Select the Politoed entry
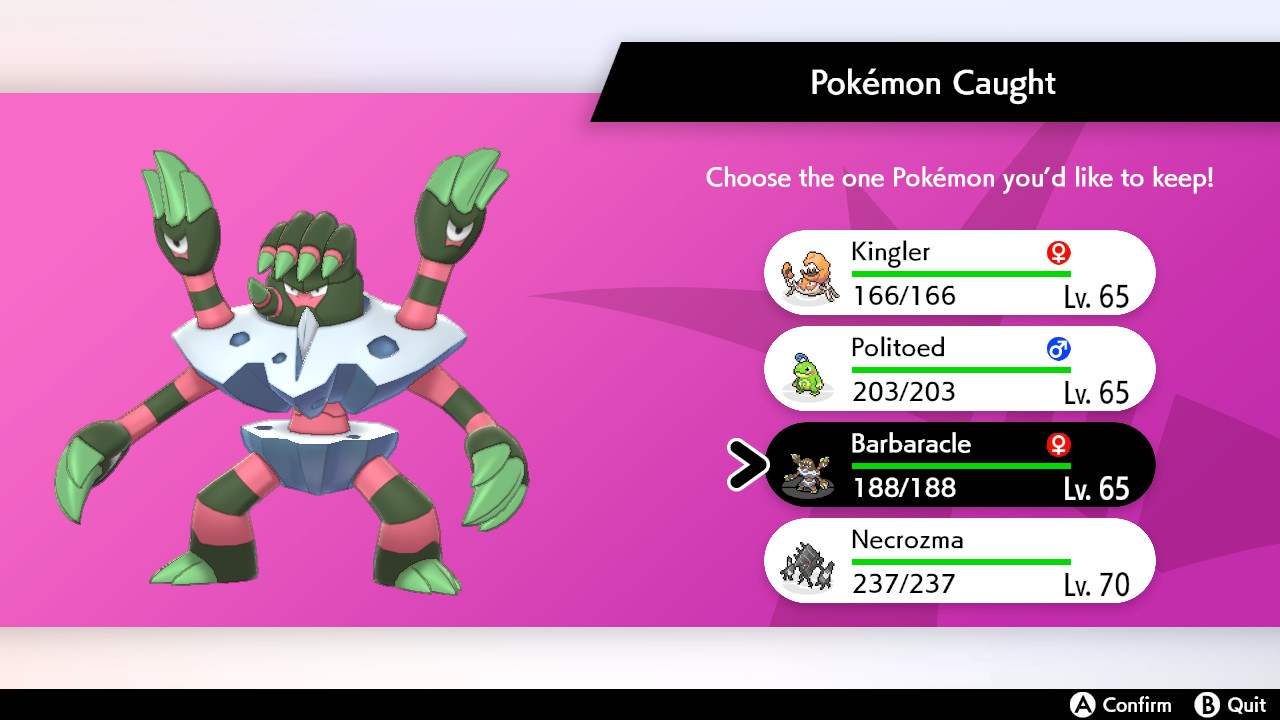 click(958, 369)
